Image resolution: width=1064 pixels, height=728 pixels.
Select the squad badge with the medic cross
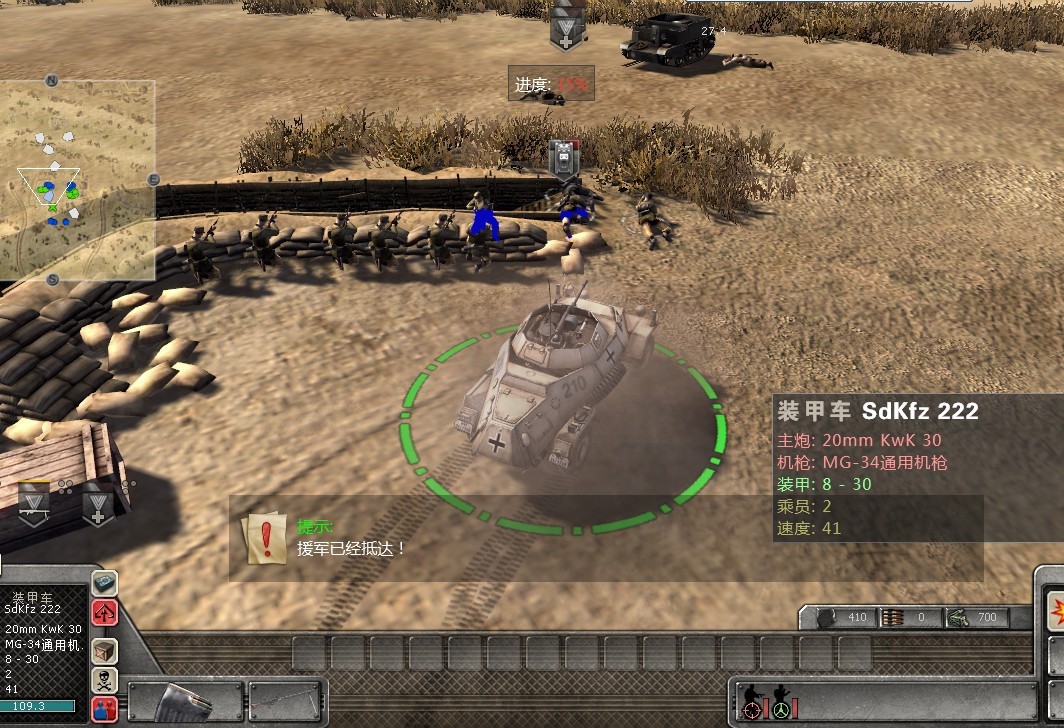tap(97, 505)
